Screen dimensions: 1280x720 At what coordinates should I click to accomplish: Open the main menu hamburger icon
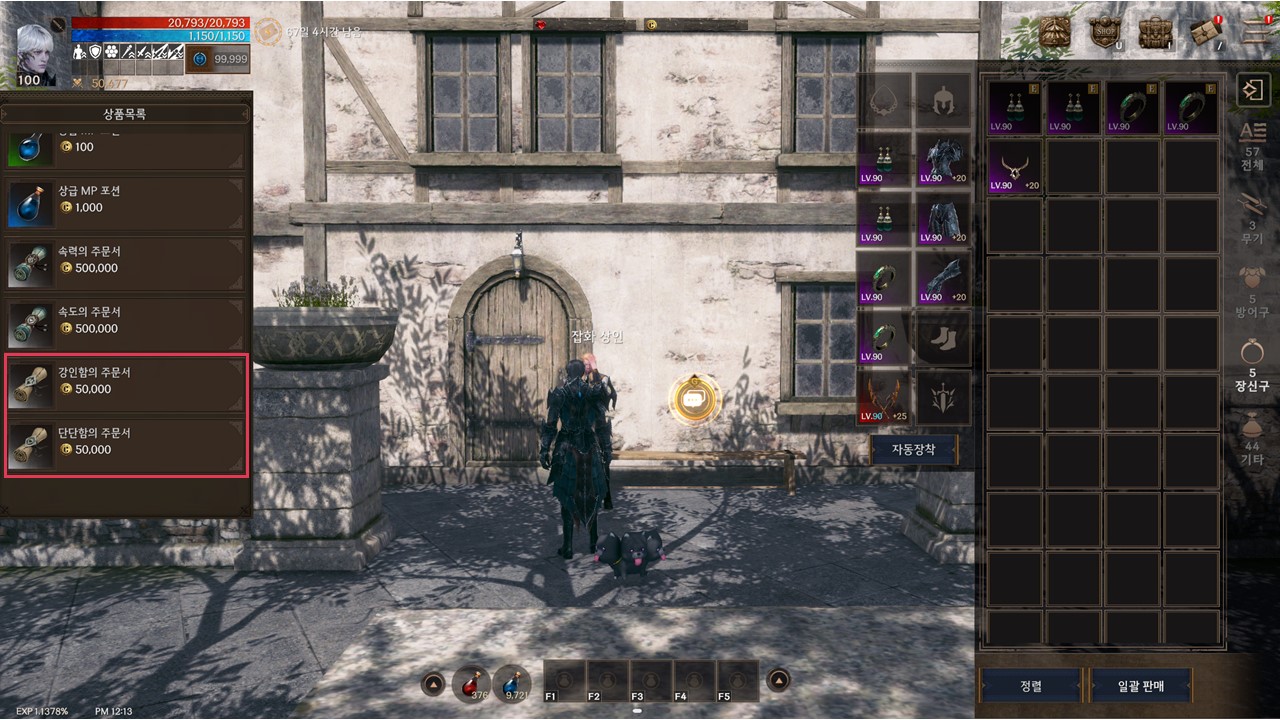1255,30
